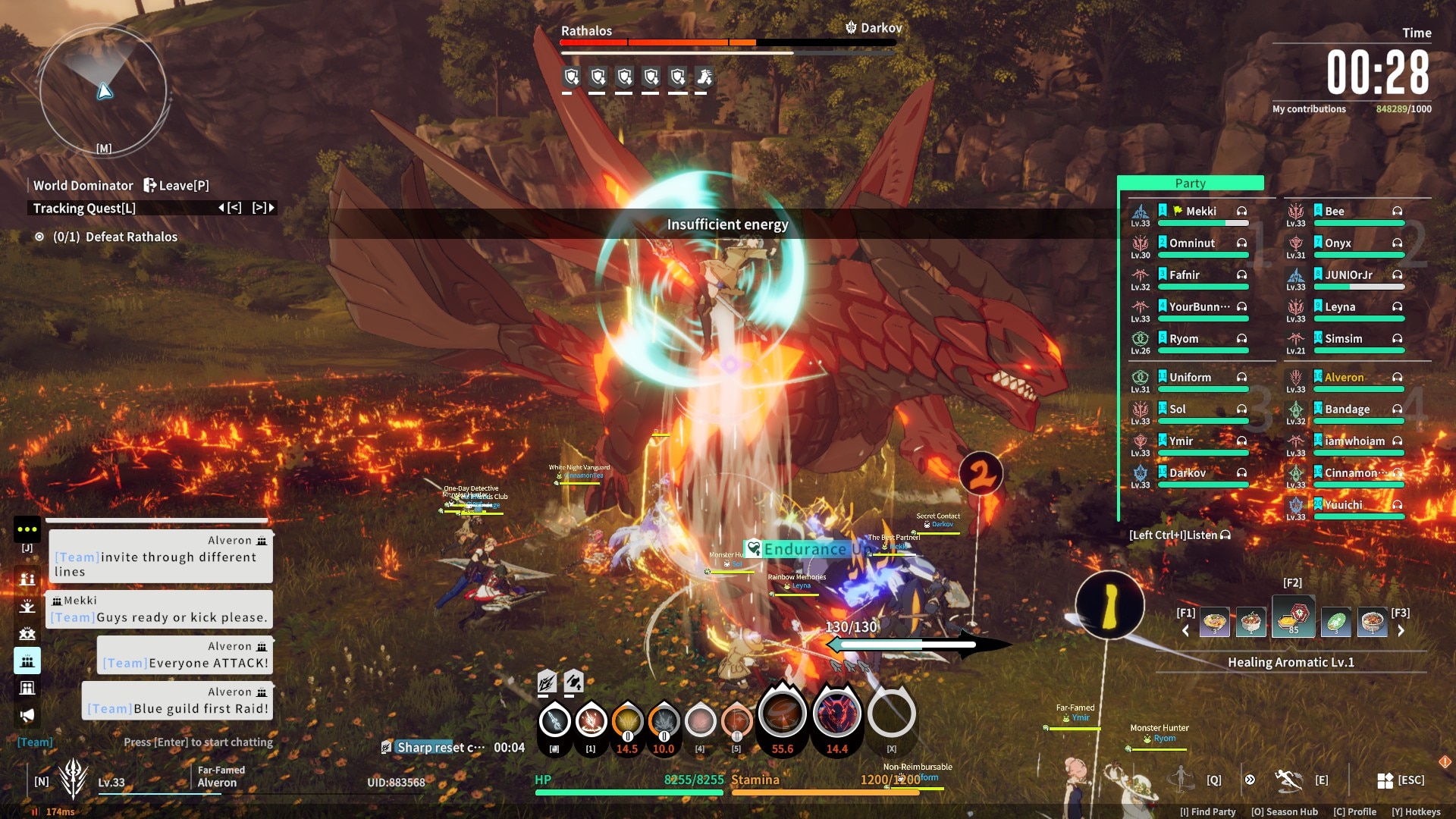Open the Party tab header
Screen dimensions: 1456x819
pyautogui.click(x=1190, y=184)
